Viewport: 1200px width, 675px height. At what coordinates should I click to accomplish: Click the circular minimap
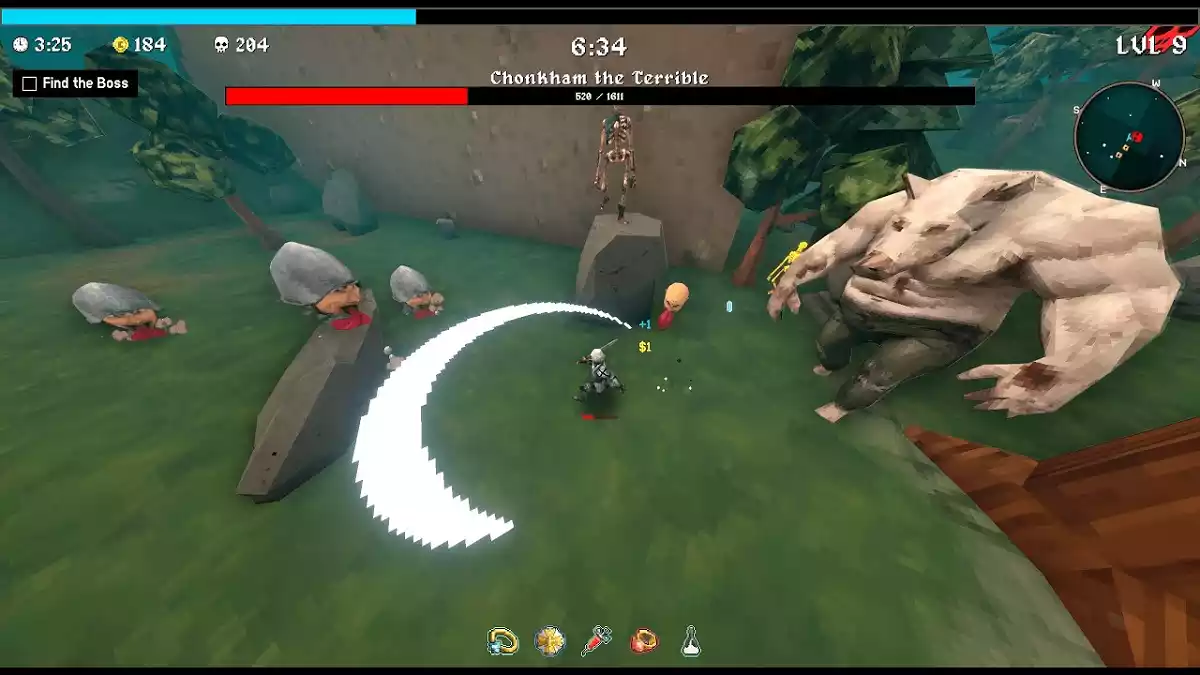tap(1129, 136)
